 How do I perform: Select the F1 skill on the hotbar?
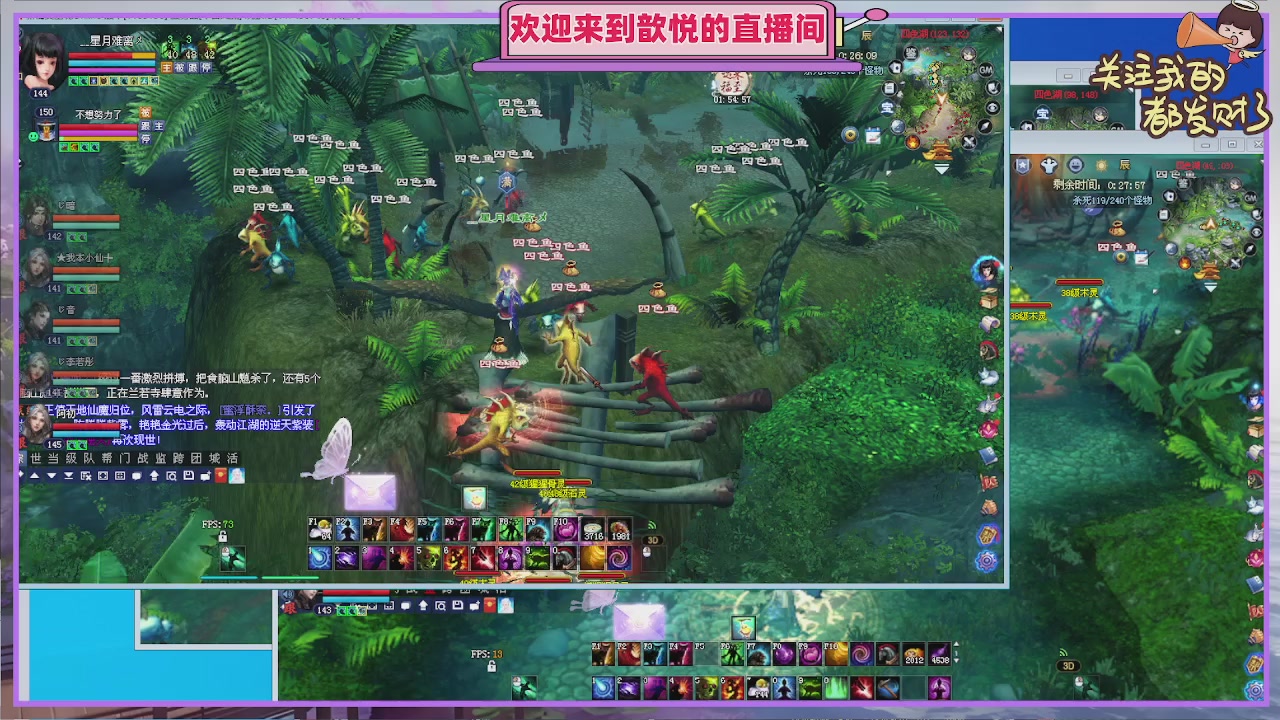click(x=320, y=527)
